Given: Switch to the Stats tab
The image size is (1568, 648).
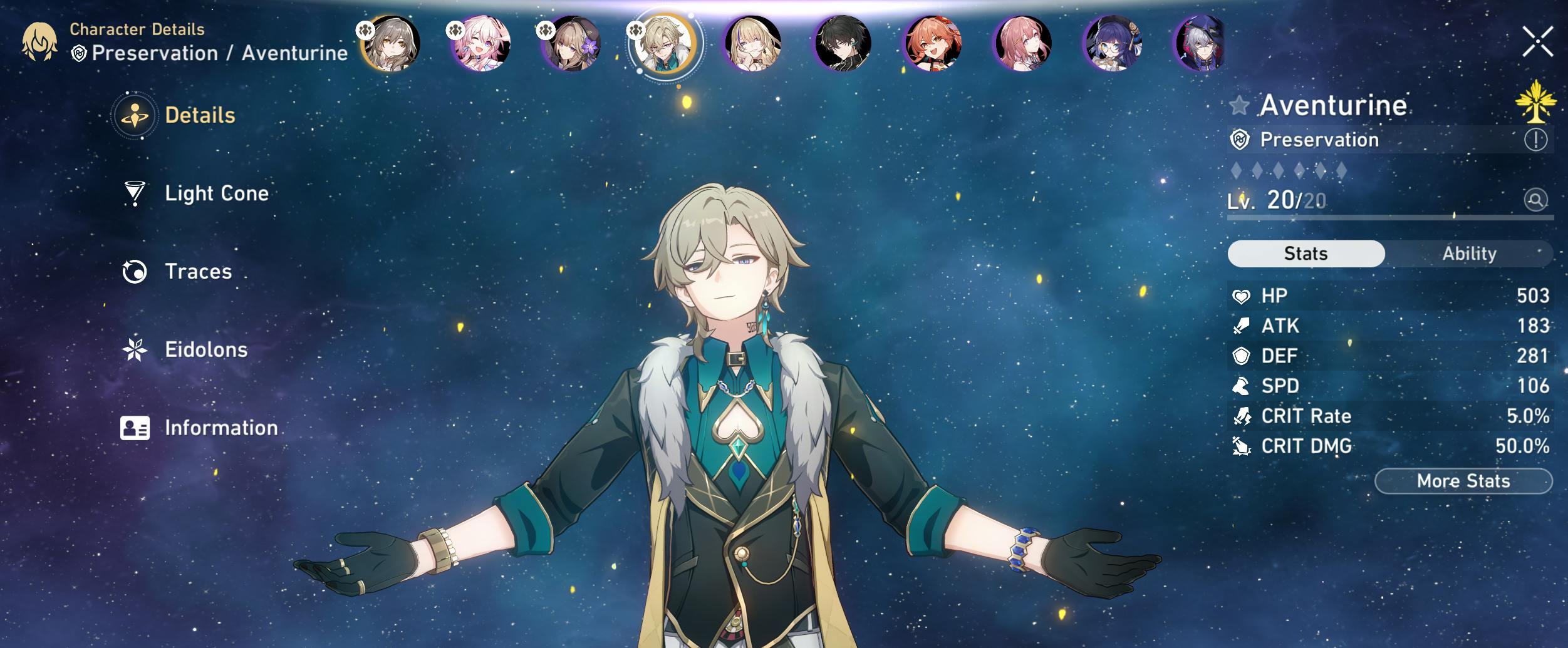Looking at the screenshot, I should click(x=1306, y=254).
